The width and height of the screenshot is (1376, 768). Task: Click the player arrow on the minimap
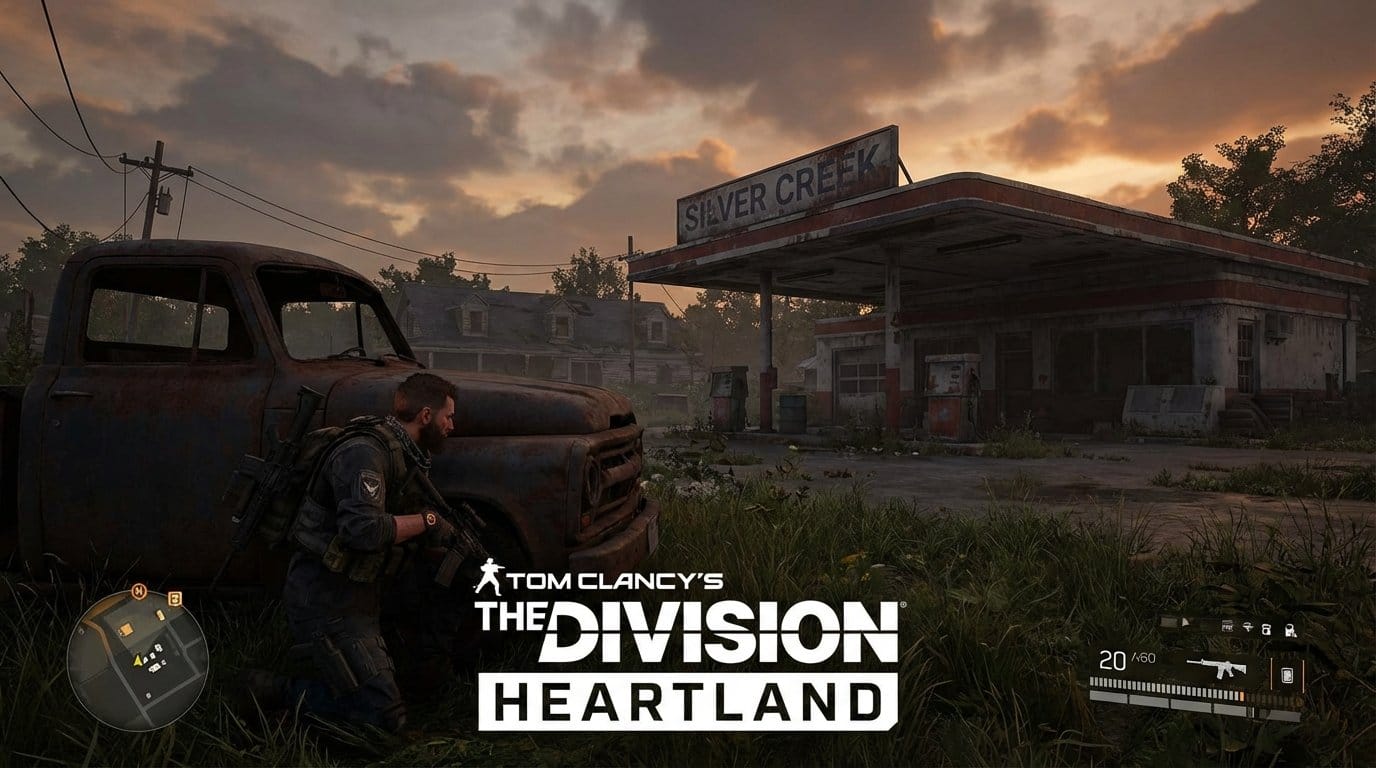tap(137, 660)
